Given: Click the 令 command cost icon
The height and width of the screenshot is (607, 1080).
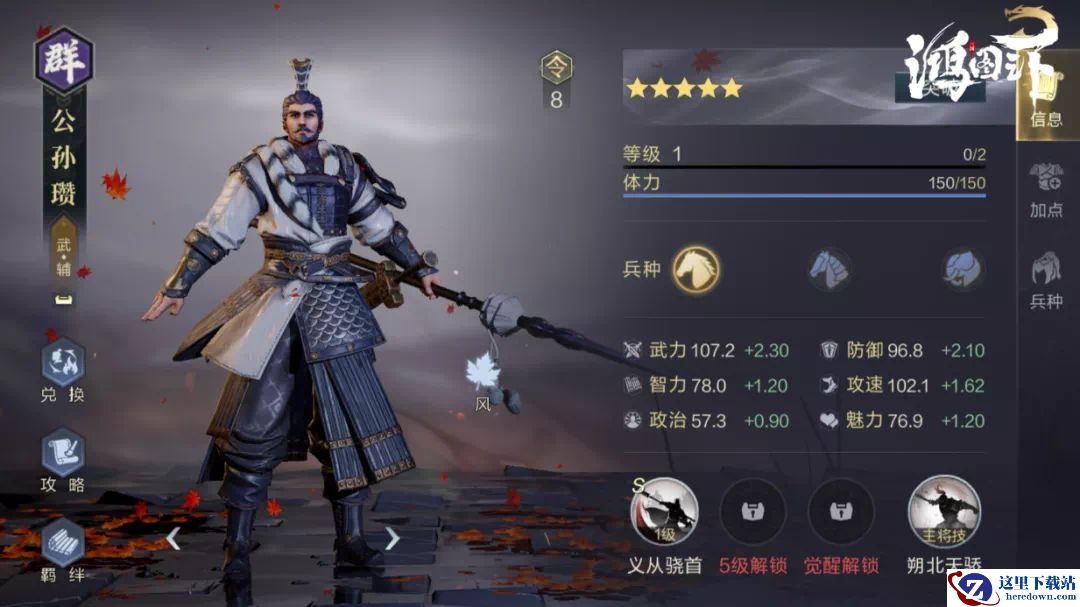Looking at the screenshot, I should click(x=556, y=68).
